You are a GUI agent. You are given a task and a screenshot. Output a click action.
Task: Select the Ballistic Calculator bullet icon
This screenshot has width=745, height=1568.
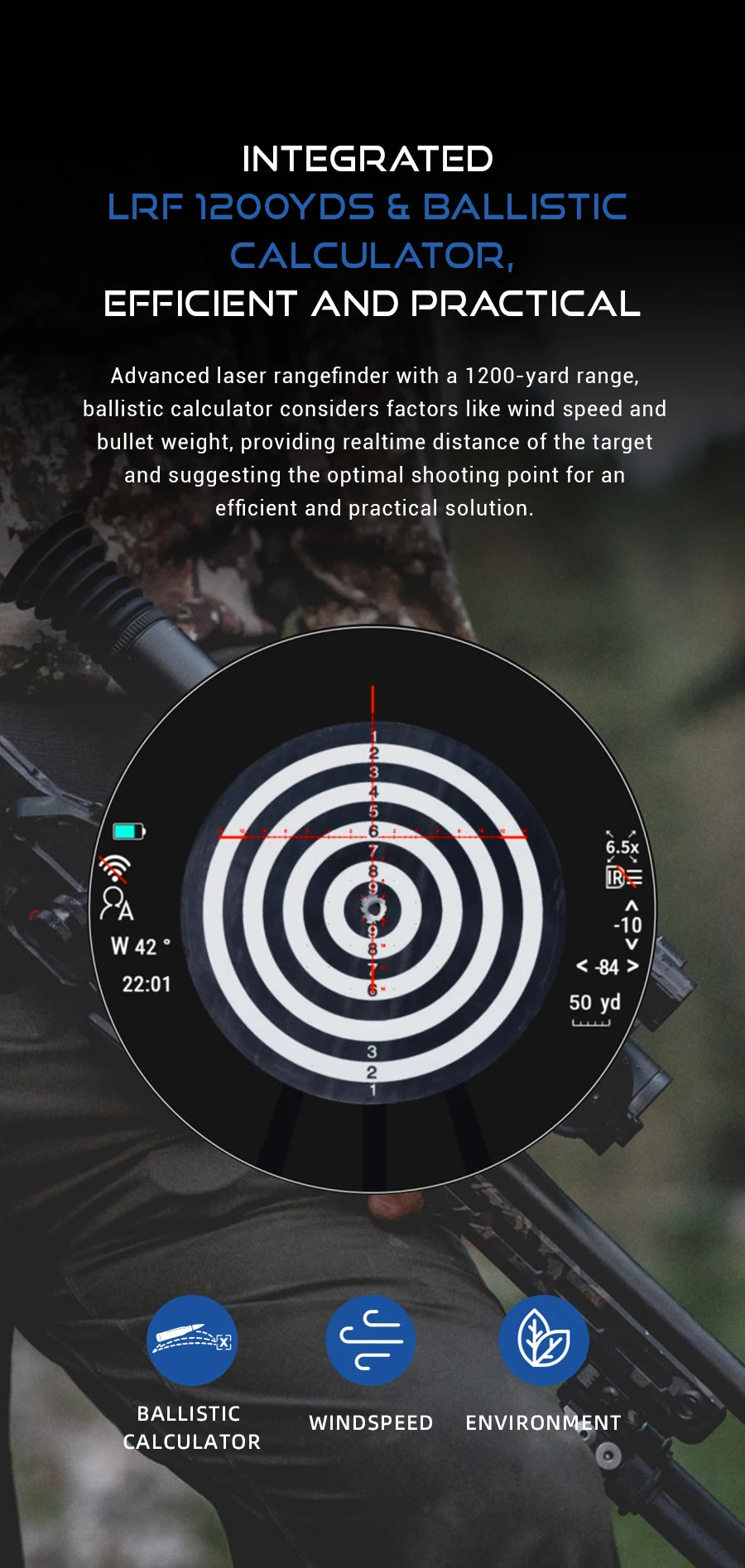click(191, 1340)
